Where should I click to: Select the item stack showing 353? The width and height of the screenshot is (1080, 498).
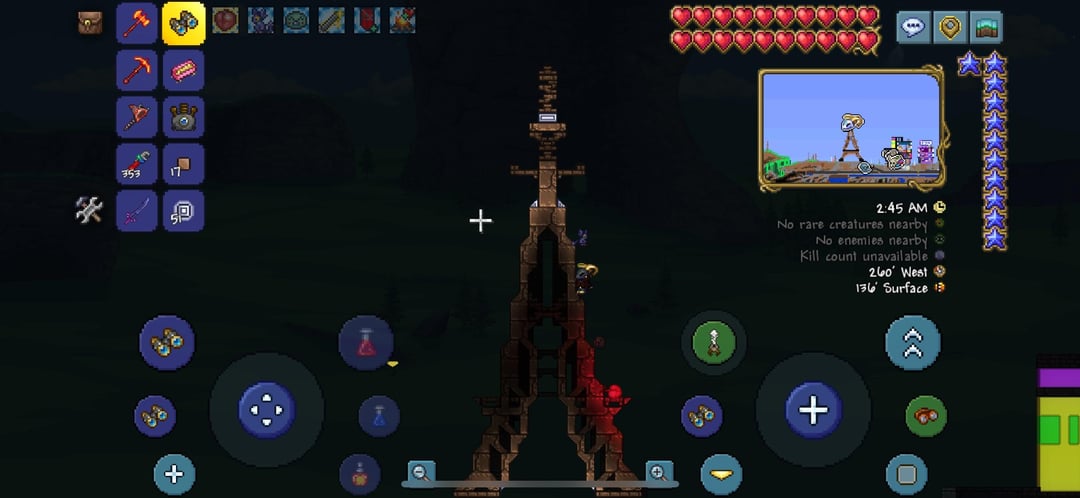pos(137,164)
